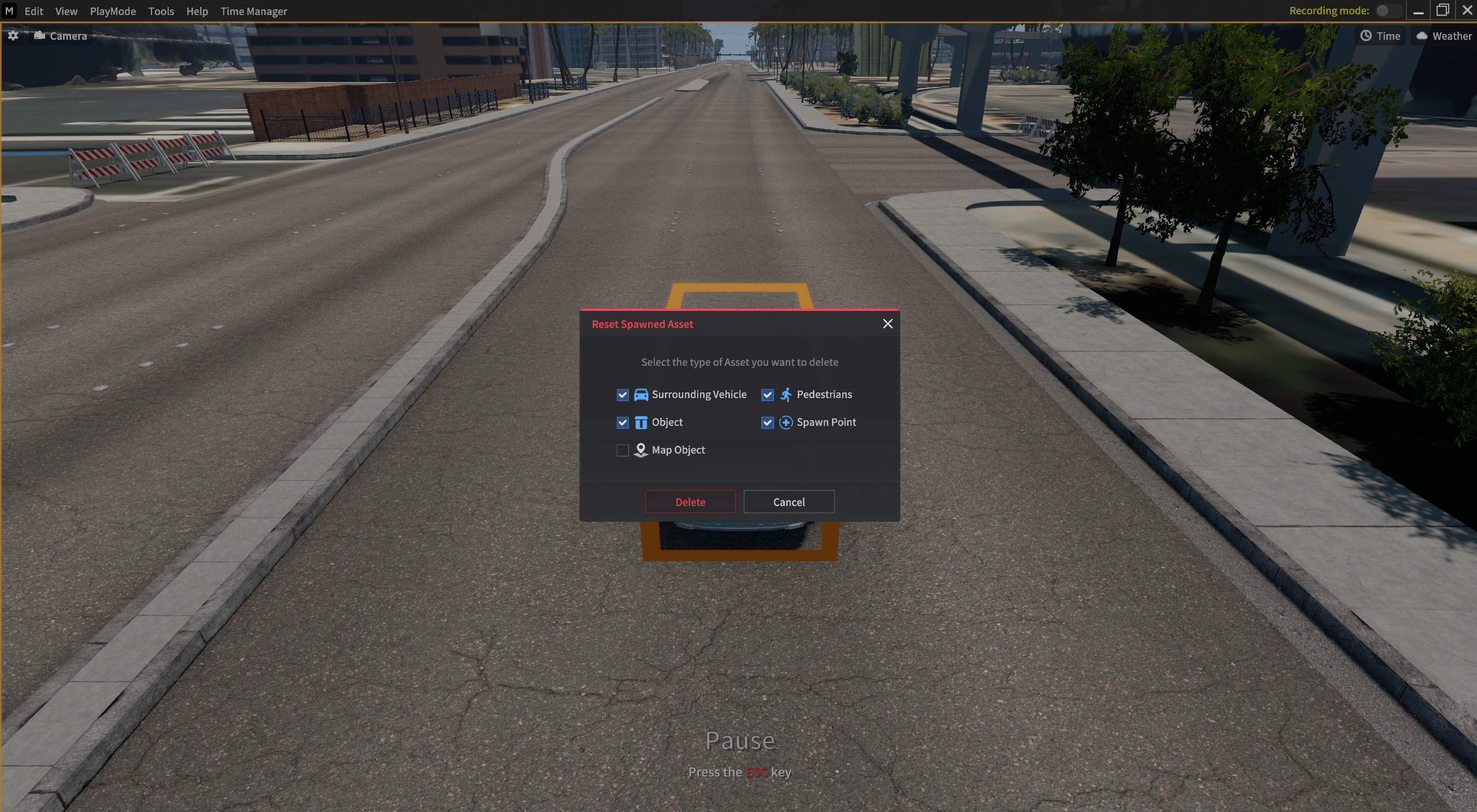Click the Spawn Point plus icon
Image resolution: width=1477 pixels, height=812 pixels.
(x=785, y=422)
